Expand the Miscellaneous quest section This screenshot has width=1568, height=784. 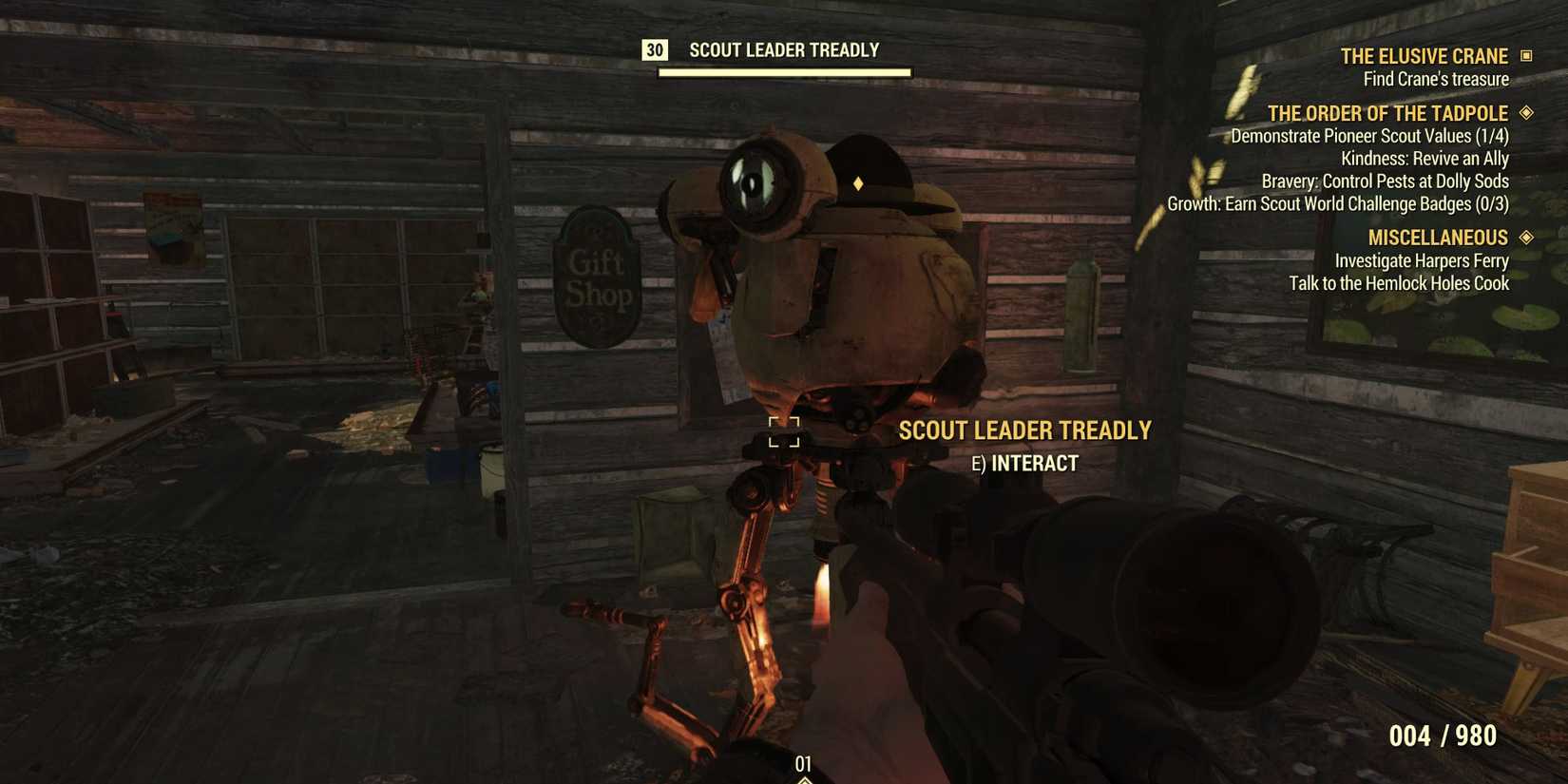tap(1438, 237)
